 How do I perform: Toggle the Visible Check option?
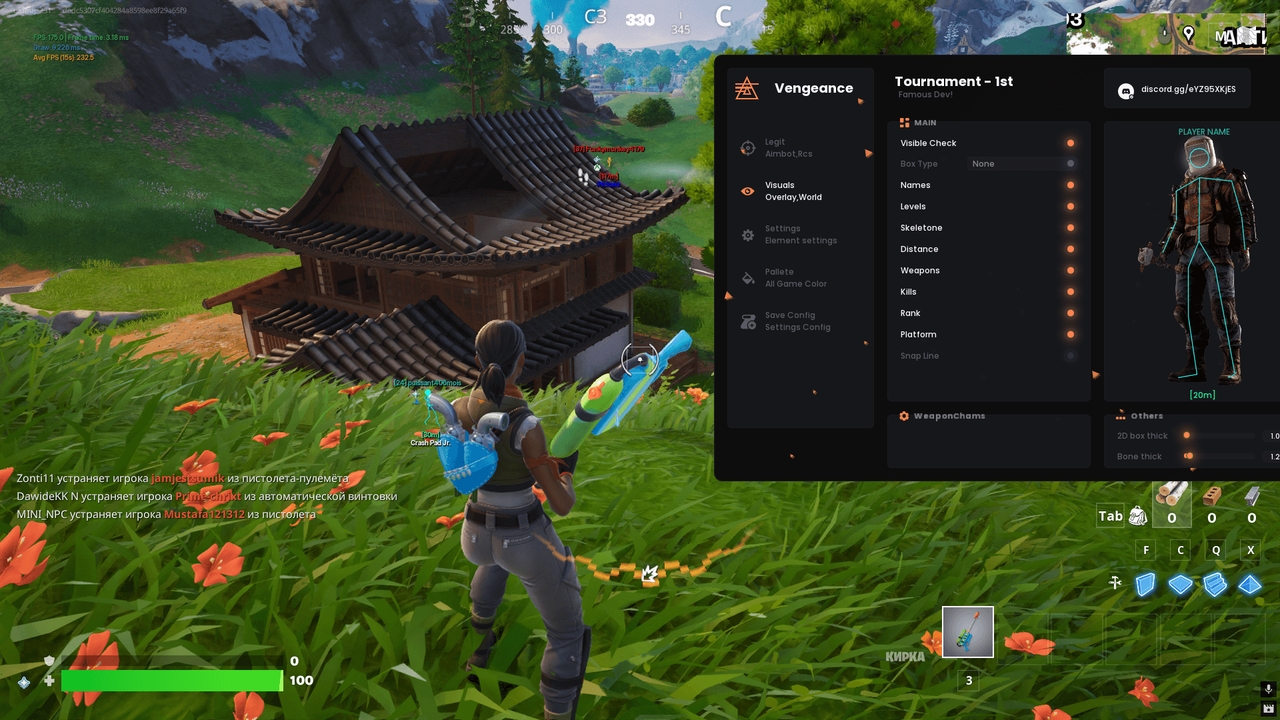click(x=1070, y=143)
